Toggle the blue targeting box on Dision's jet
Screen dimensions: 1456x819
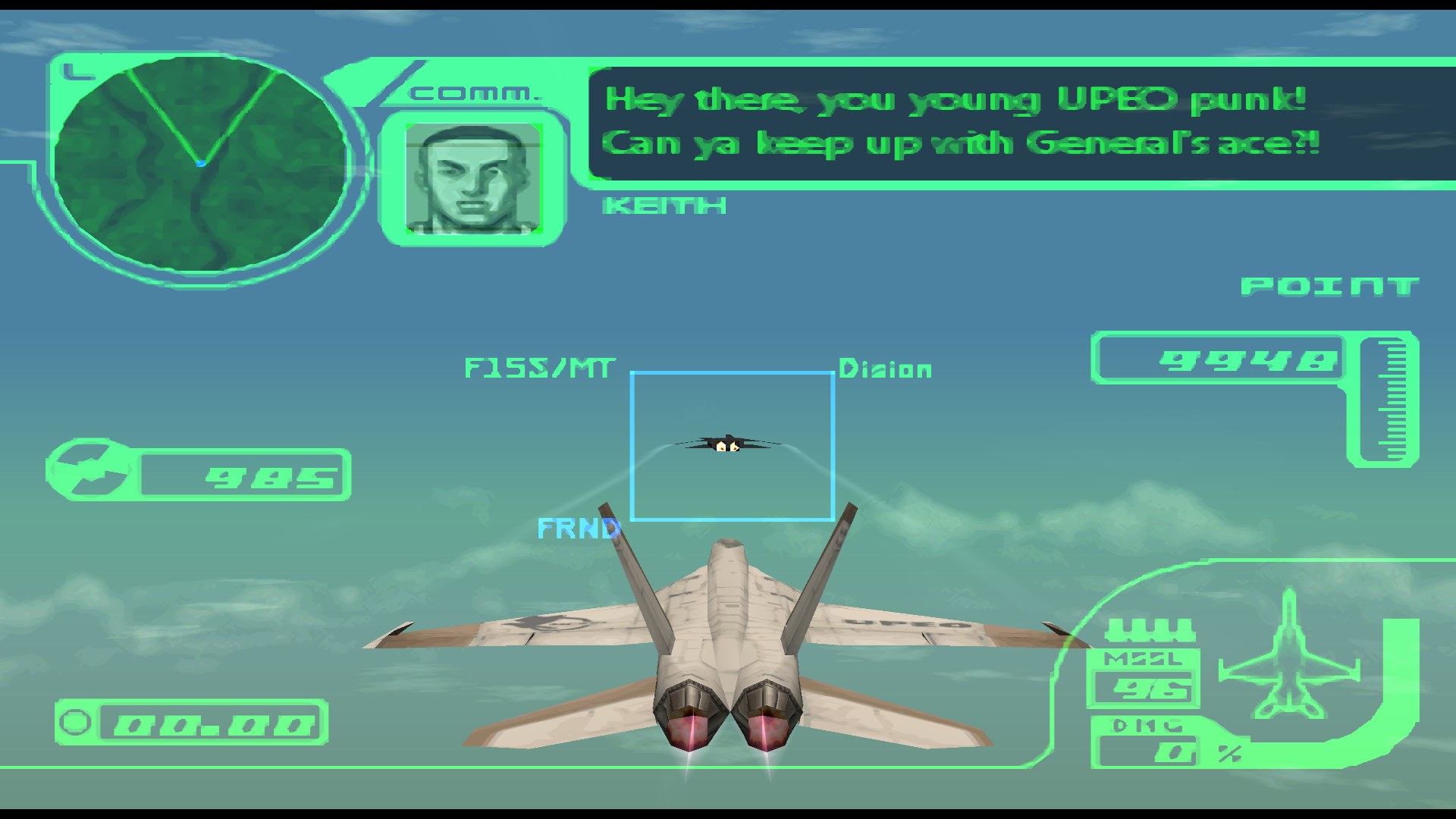pos(732,445)
